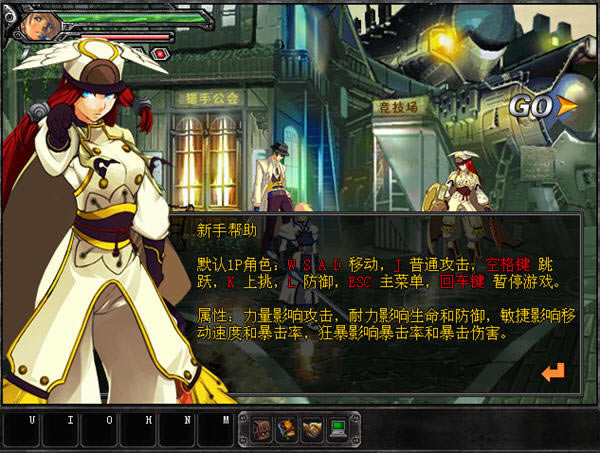Screen dimensions: 600x453
Task: Select the O skill slot
Action: coord(100,430)
